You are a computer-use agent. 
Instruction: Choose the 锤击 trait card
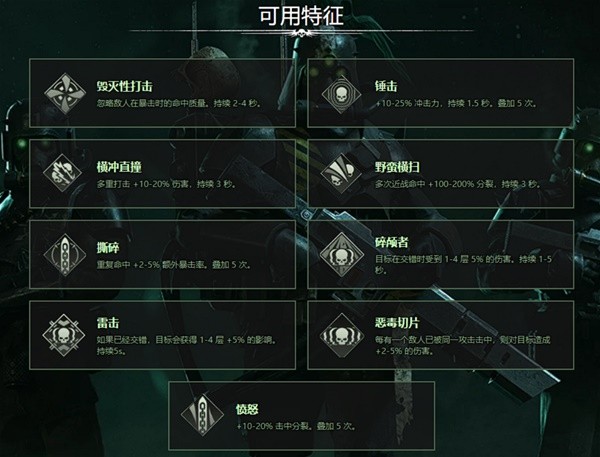coord(439,93)
